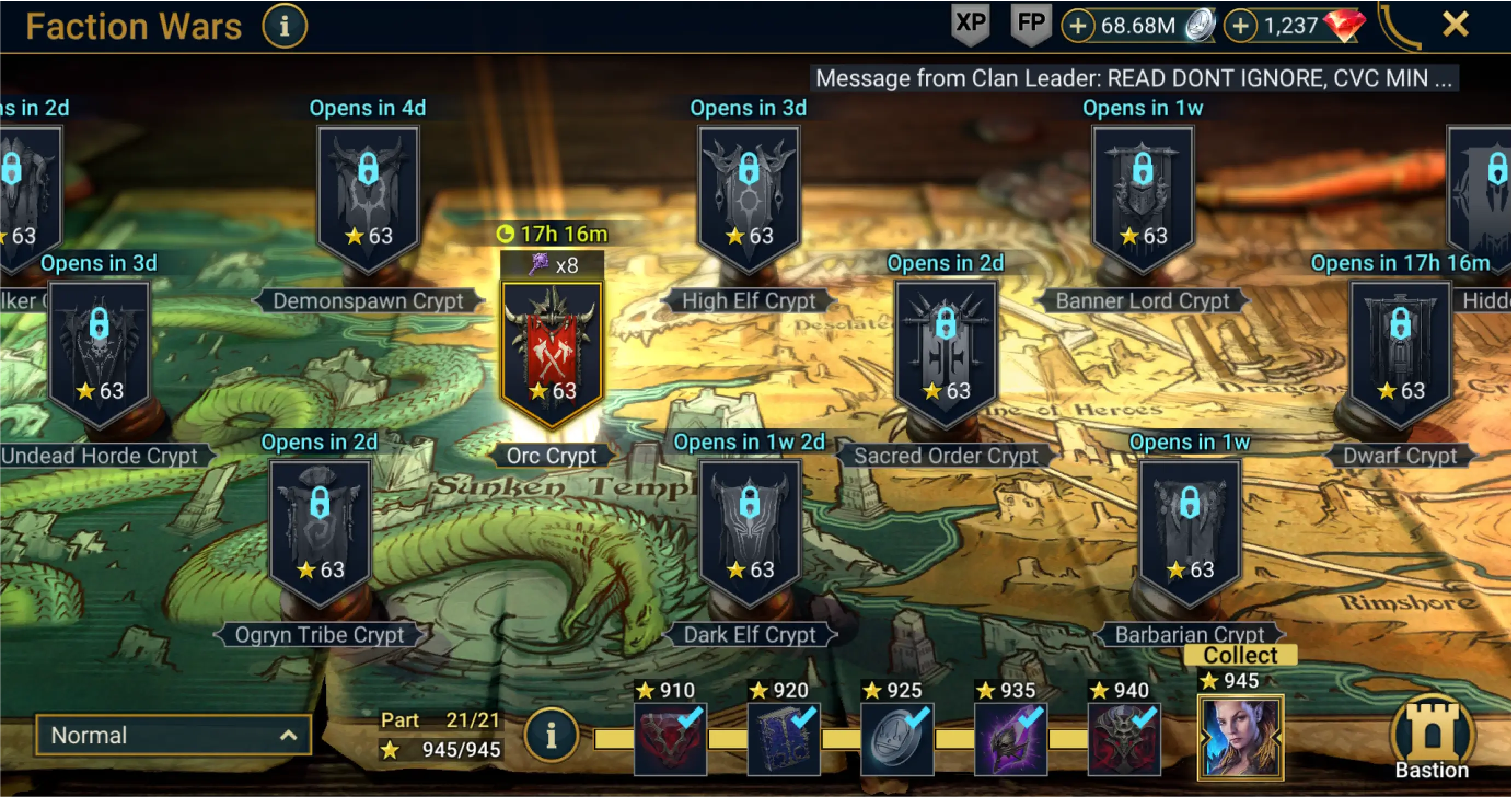Select the locked Sacred Order Crypt banner
This screenshot has height=797, width=1512.
click(945, 352)
